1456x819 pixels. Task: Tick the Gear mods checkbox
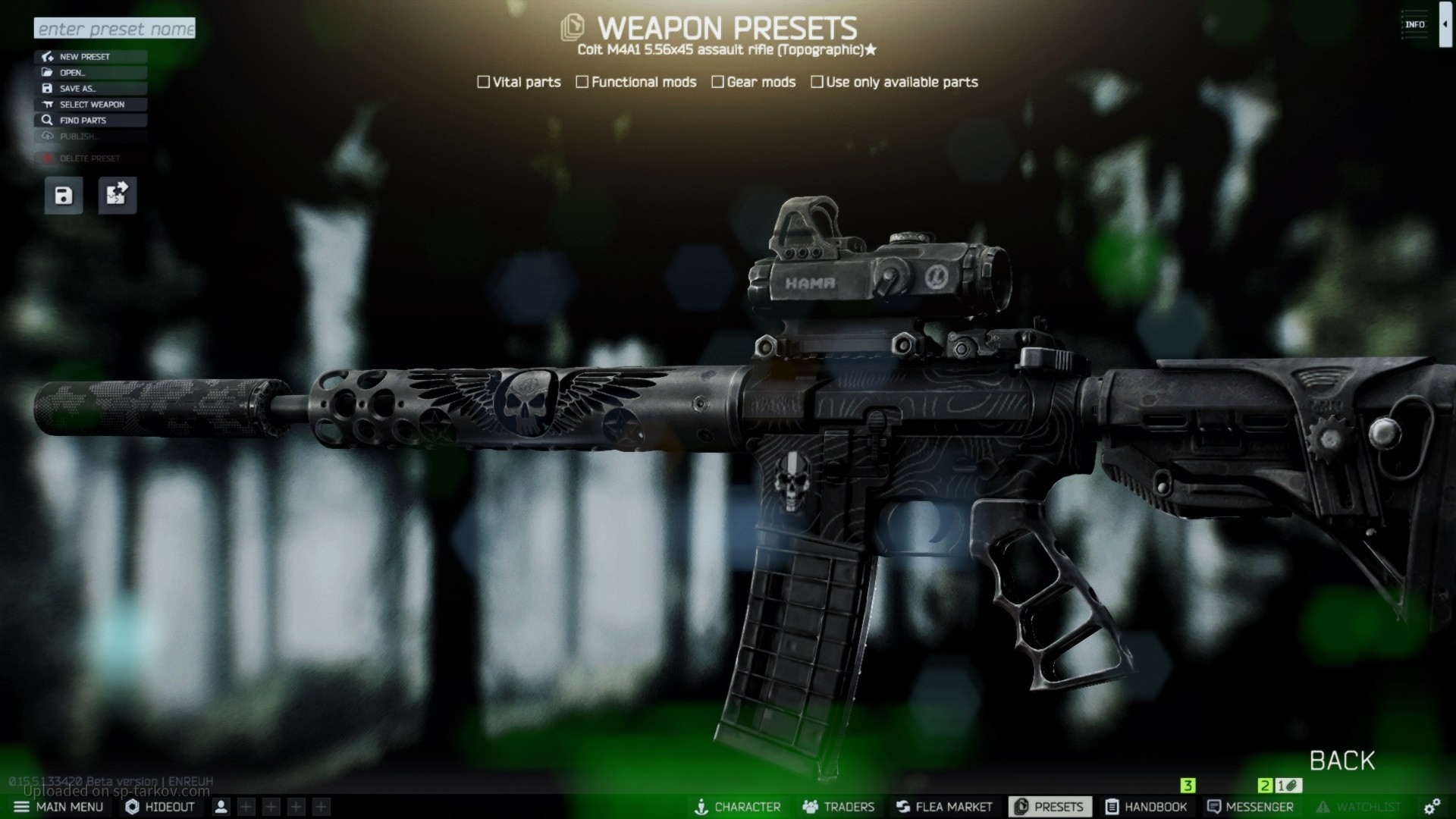point(717,82)
